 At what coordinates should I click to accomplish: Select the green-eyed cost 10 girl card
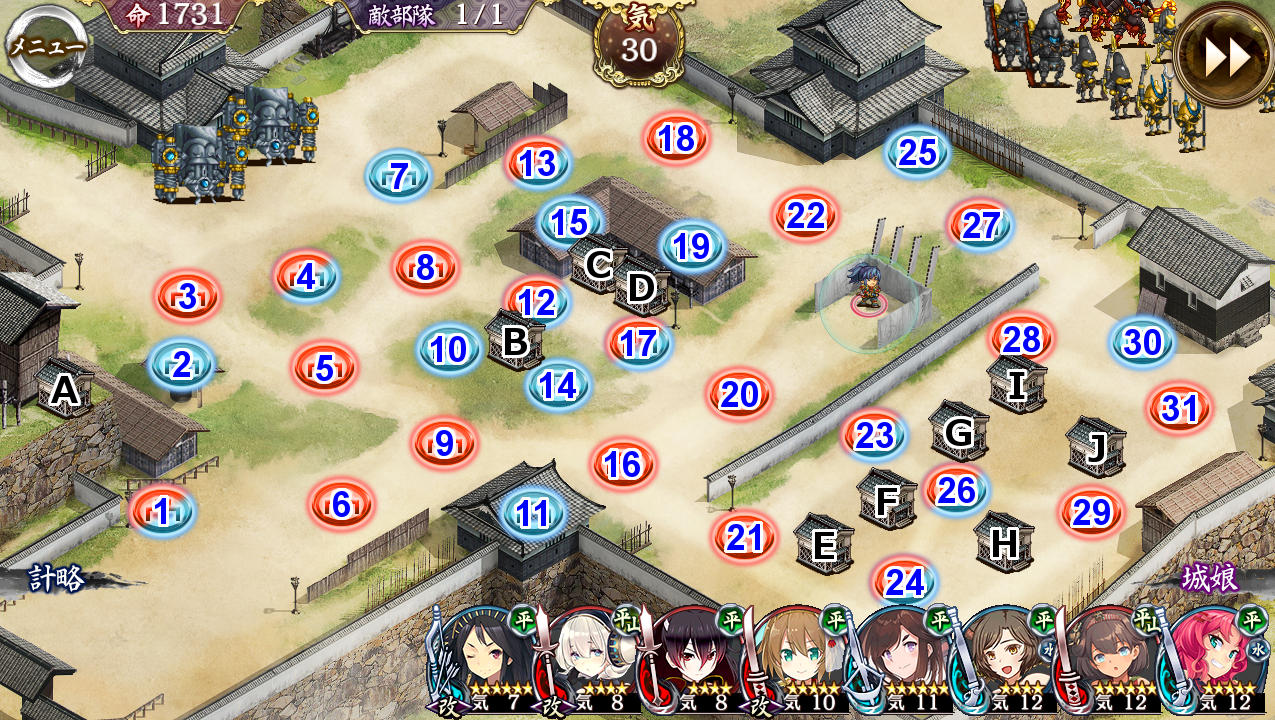click(x=797, y=662)
